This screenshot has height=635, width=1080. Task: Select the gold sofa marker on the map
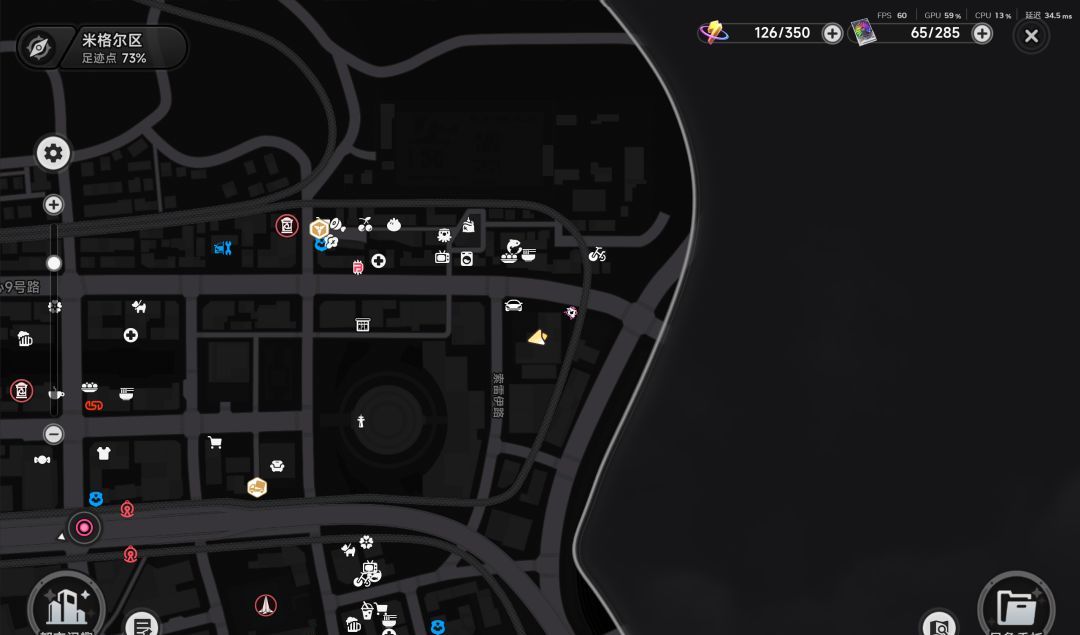(257, 487)
